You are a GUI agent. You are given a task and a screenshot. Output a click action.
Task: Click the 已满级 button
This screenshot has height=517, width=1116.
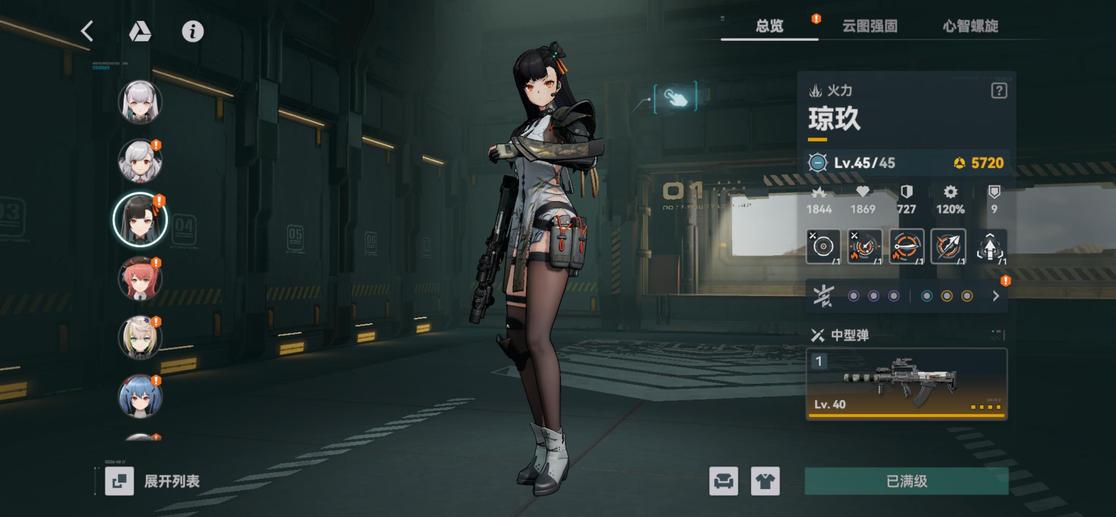pyautogui.click(x=906, y=481)
